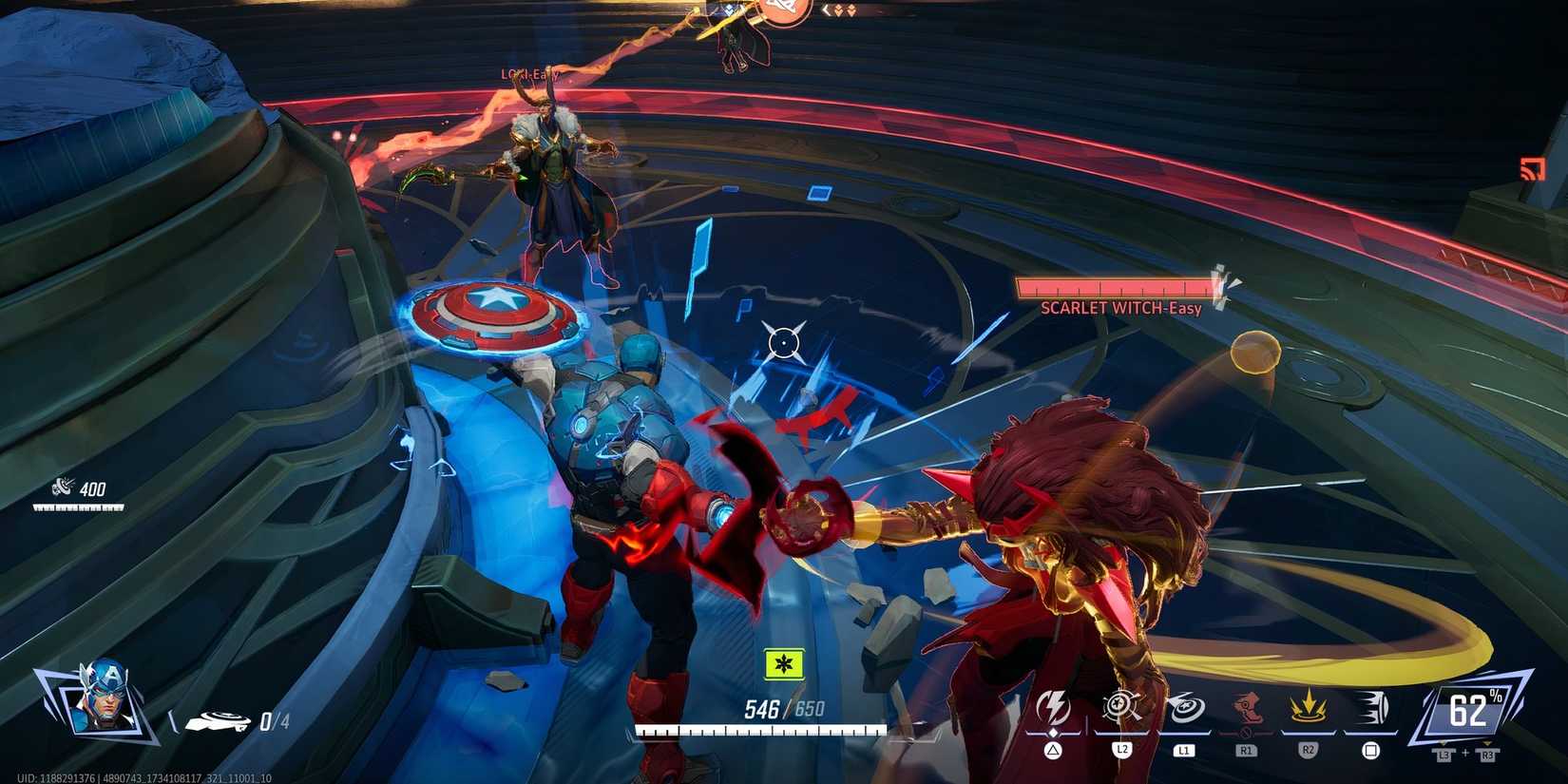Click the L1 shield throw ability icon
The height and width of the screenshot is (784, 1568).
pos(1186,707)
